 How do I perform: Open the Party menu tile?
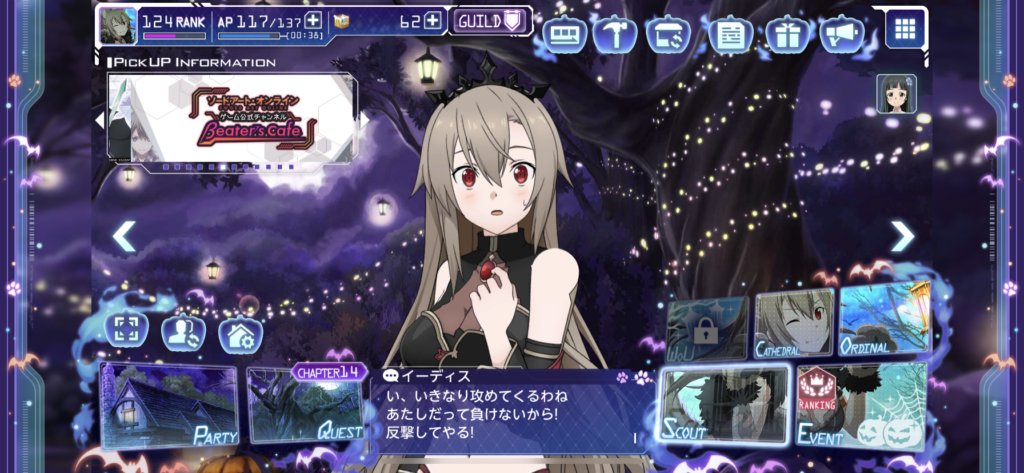[168, 406]
